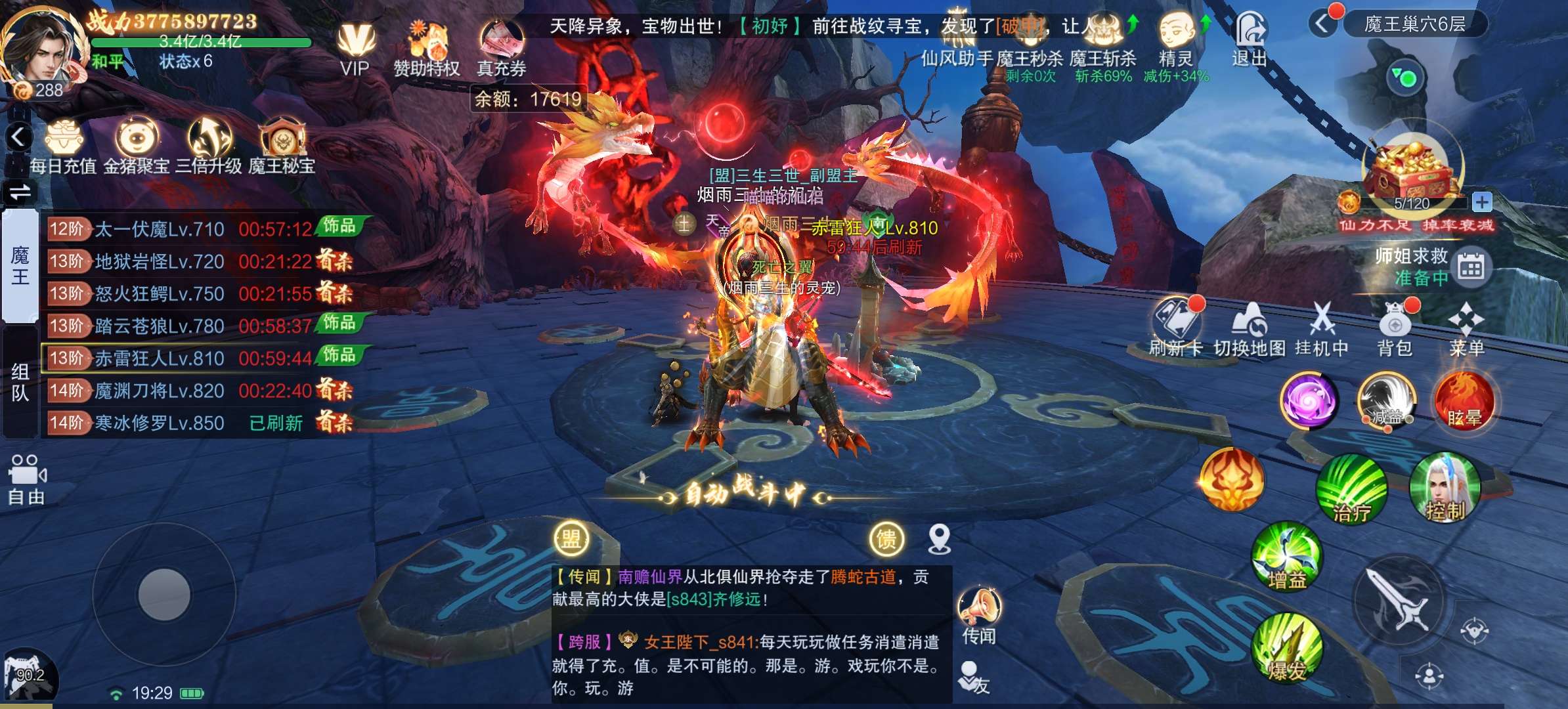Select boss row 寒冰修罗Lv.850
The image size is (1568, 709).
[x=201, y=423]
